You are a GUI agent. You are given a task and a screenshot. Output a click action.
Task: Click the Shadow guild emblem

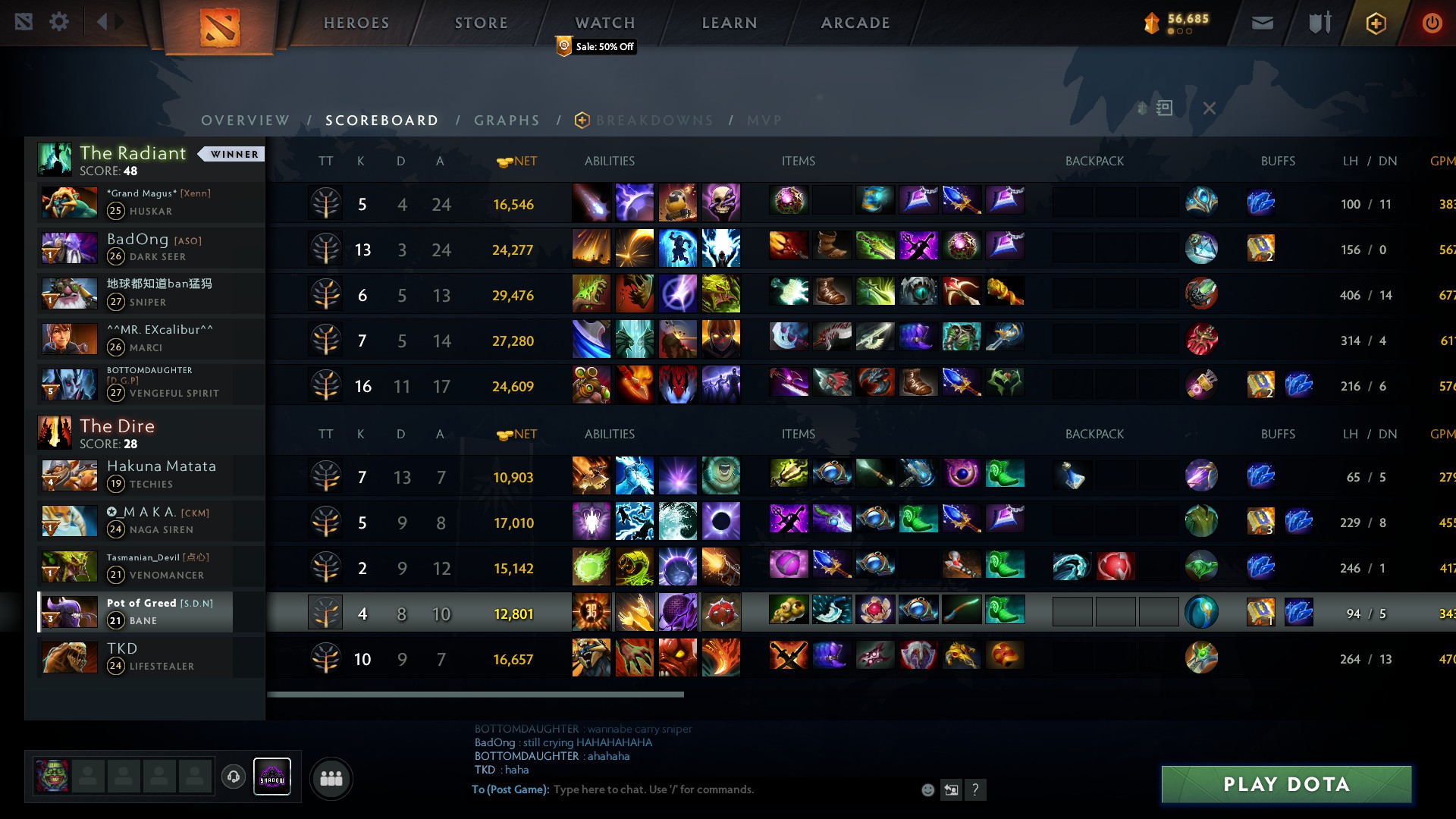tap(272, 776)
